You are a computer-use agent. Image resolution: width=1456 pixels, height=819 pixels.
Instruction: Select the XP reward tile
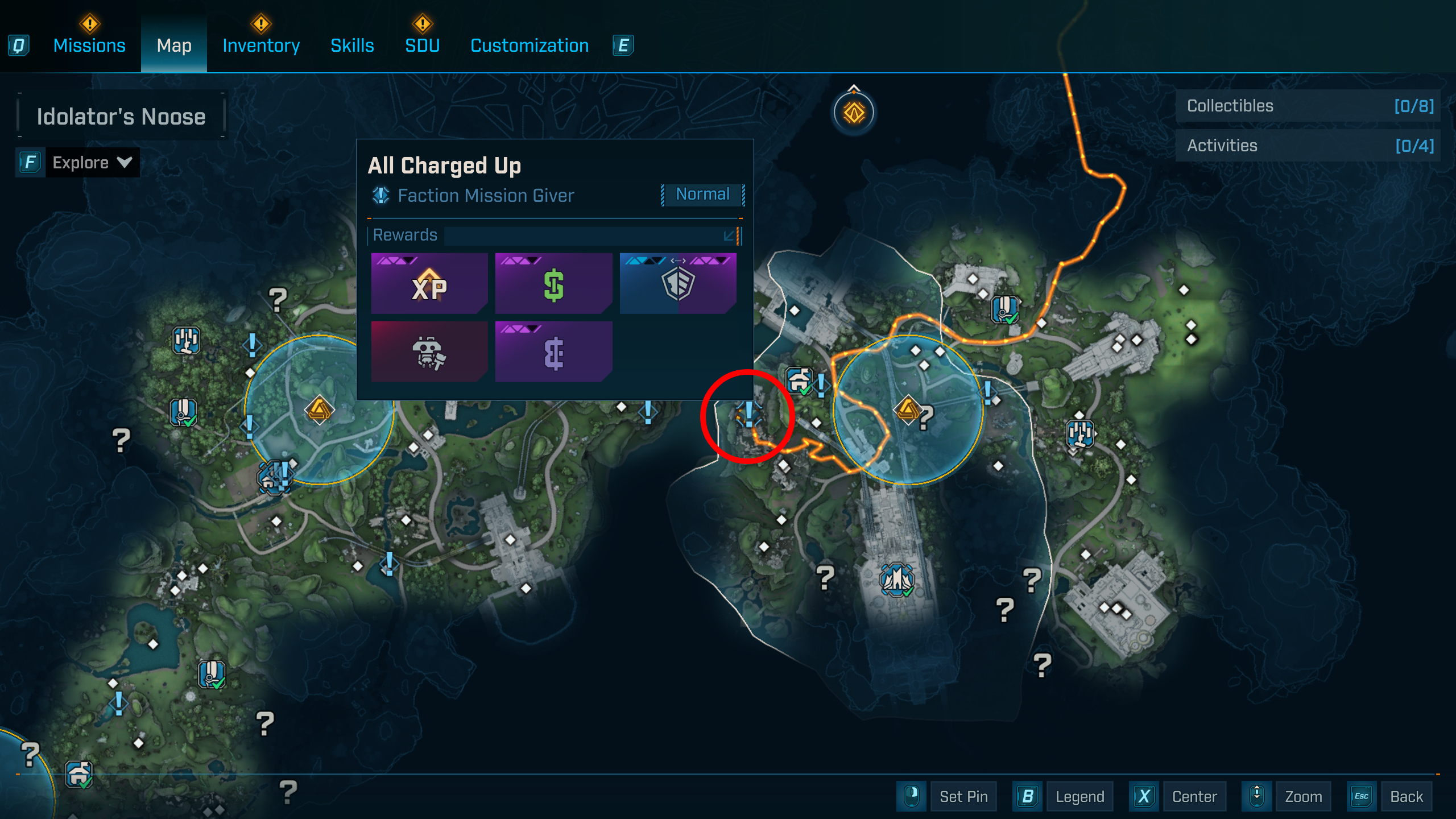click(x=429, y=283)
